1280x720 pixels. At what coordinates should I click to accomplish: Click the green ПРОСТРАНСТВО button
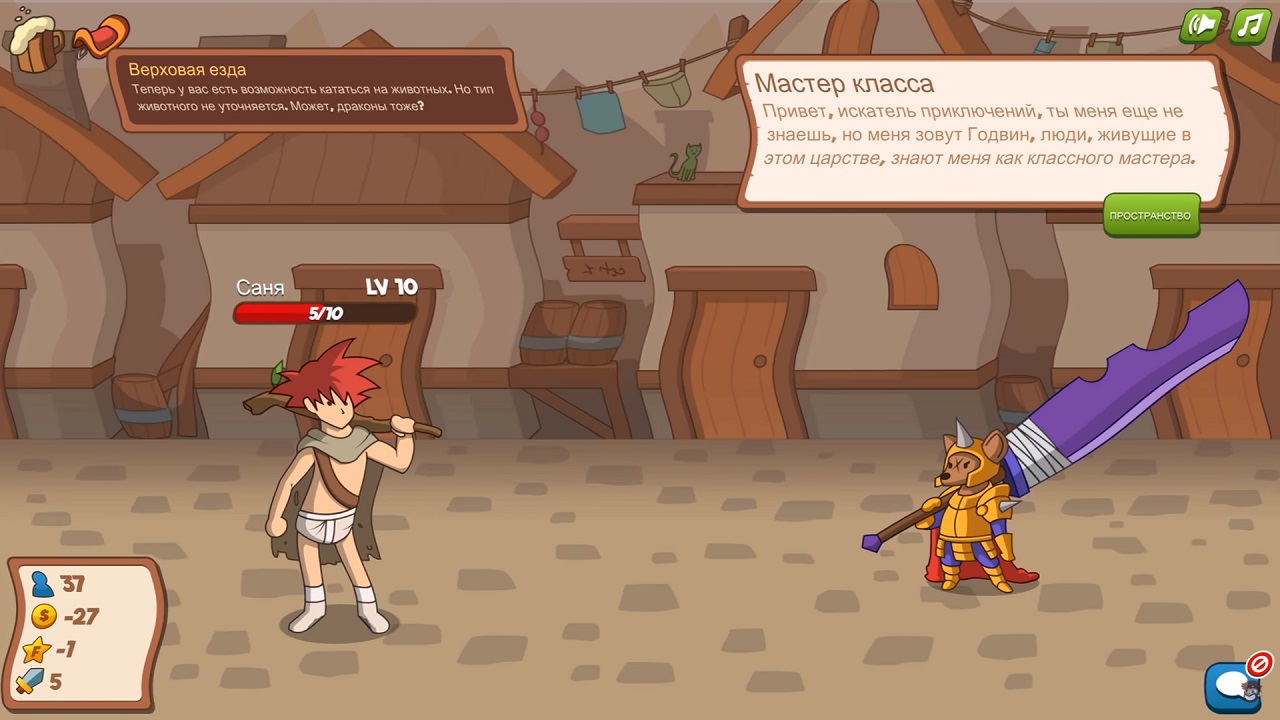coord(1150,215)
